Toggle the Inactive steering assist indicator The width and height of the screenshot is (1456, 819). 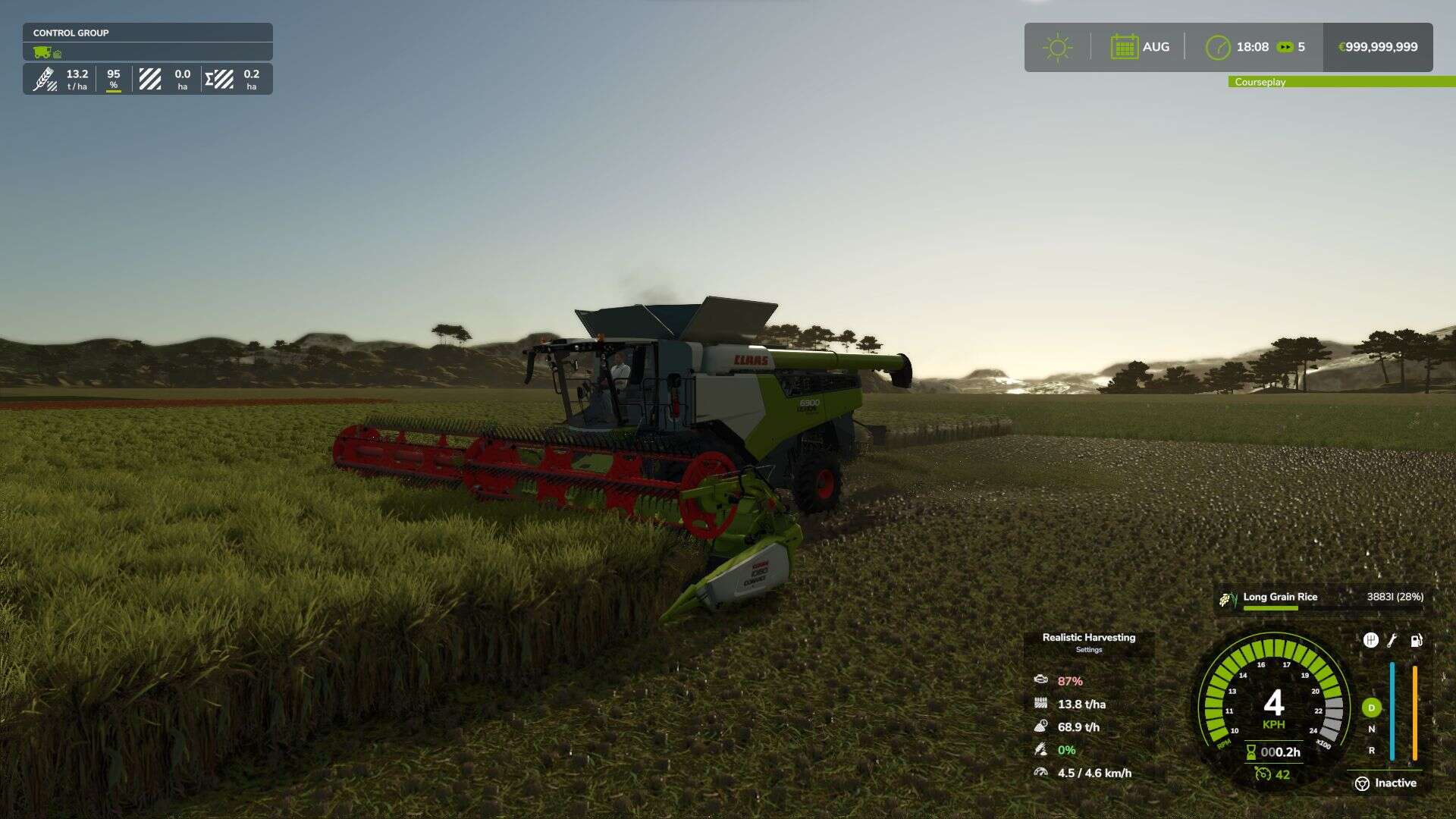[x=1385, y=783]
